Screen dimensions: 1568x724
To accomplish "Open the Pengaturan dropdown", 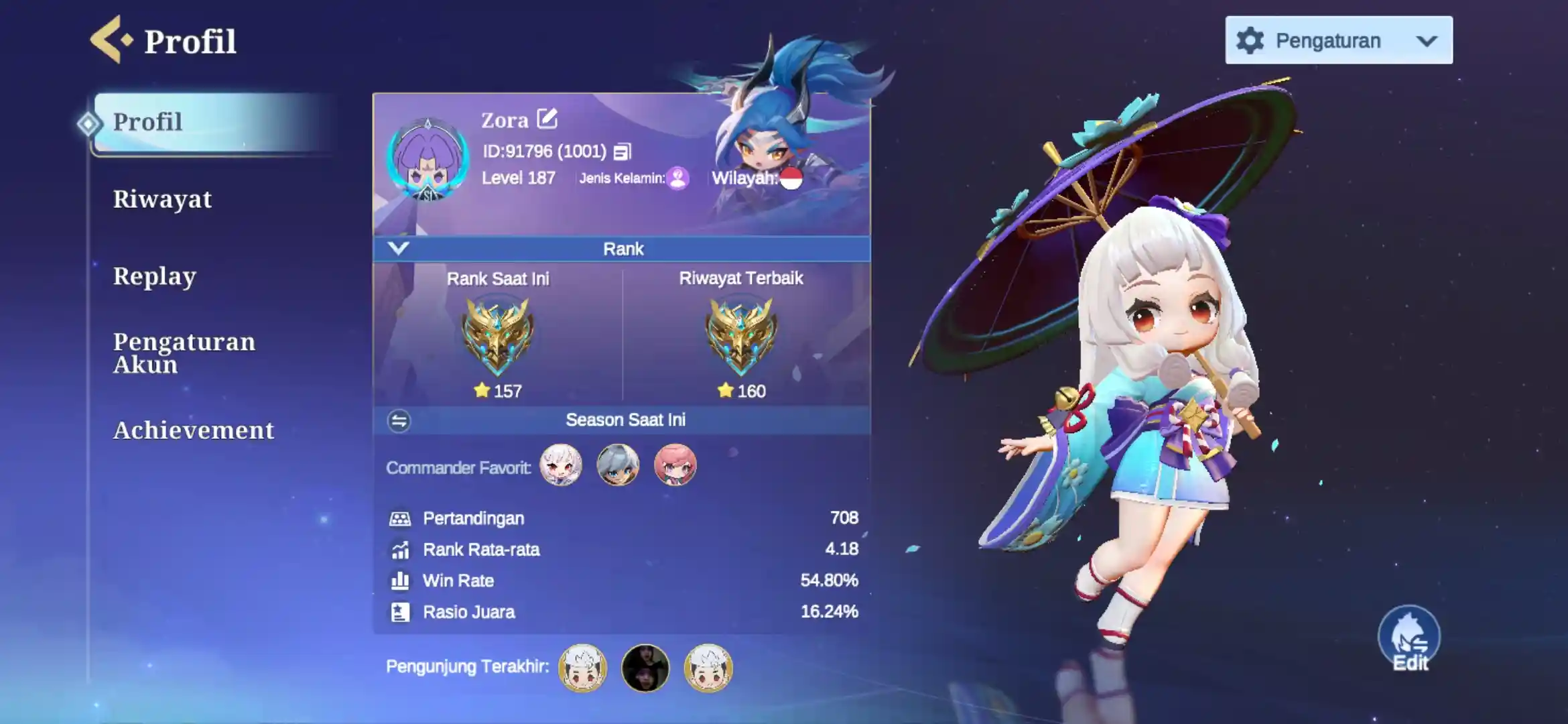I will coord(1338,40).
